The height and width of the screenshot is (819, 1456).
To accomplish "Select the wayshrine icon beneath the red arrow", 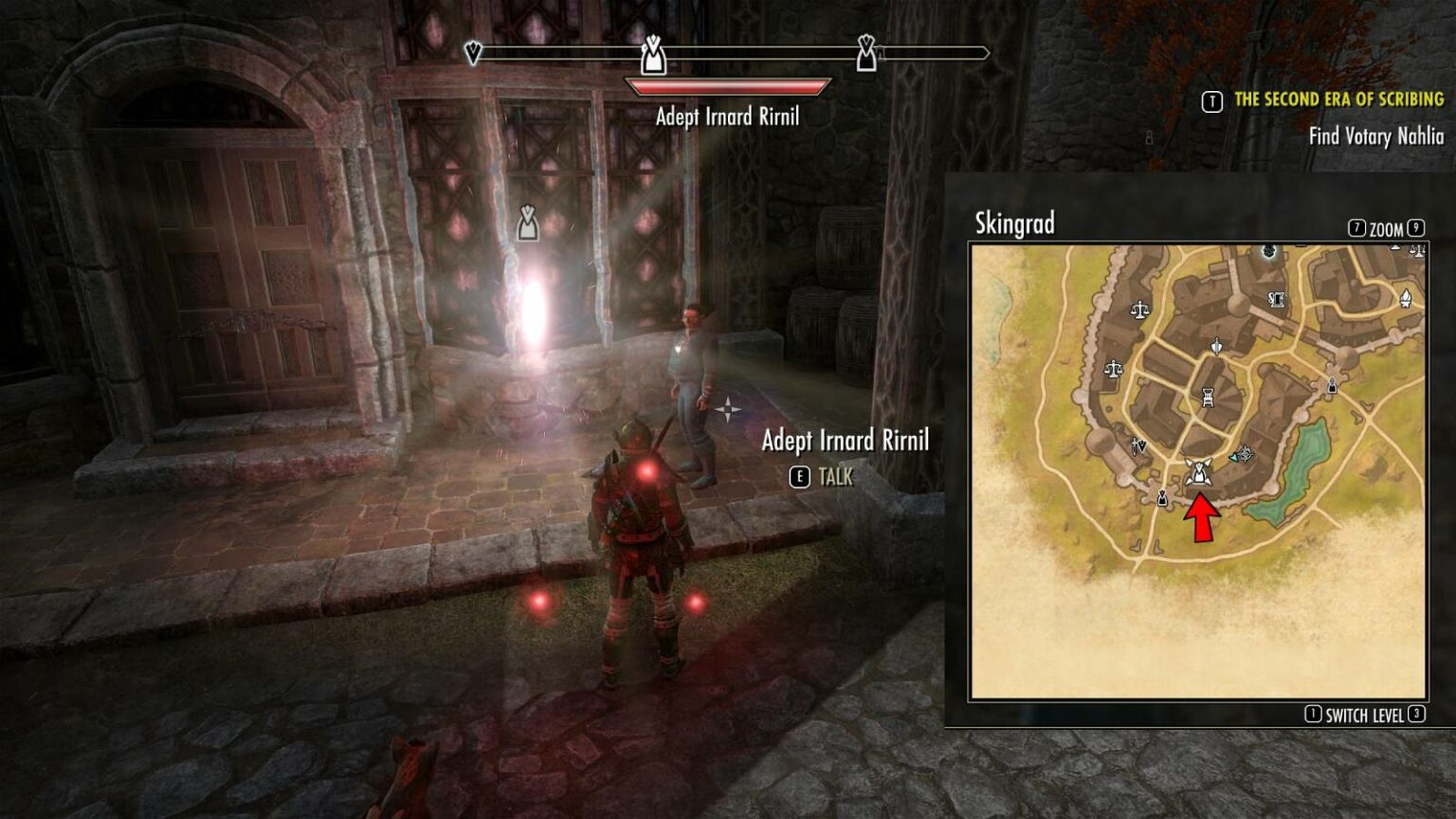I will pos(1198,471).
